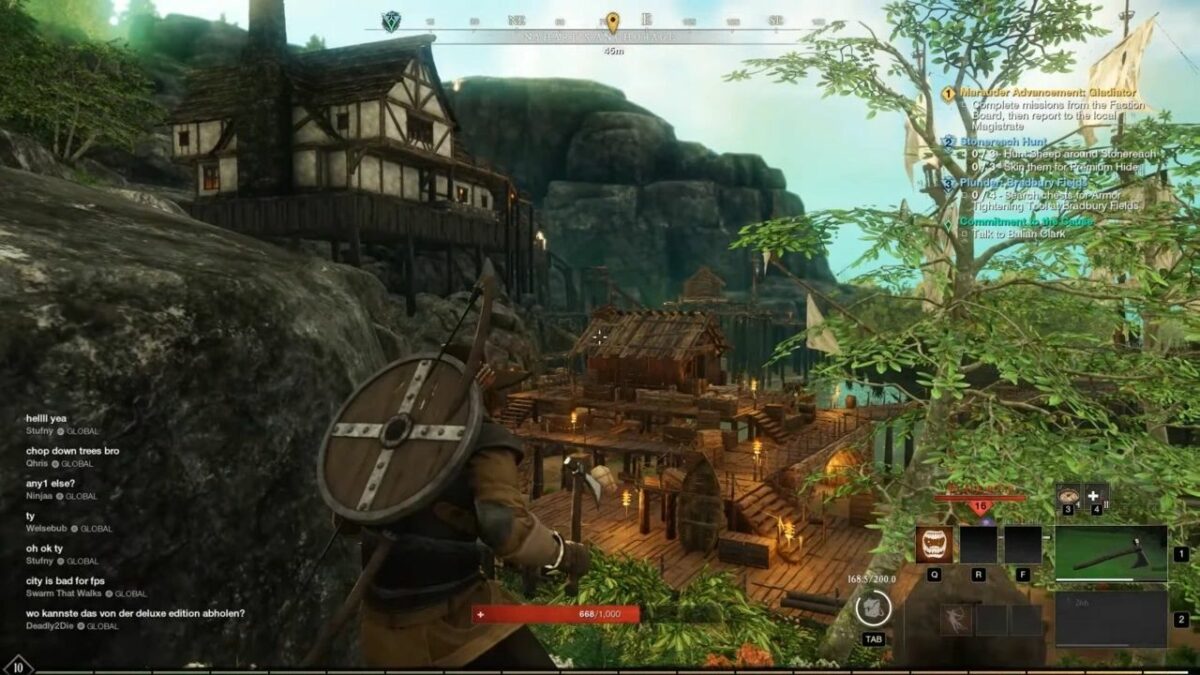Use the food ration consumable slot
The image size is (1200, 675).
[x=1068, y=495]
